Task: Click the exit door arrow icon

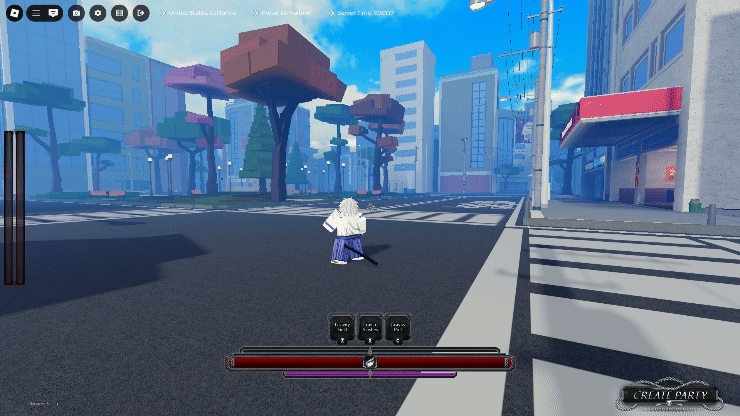Action: [141, 13]
